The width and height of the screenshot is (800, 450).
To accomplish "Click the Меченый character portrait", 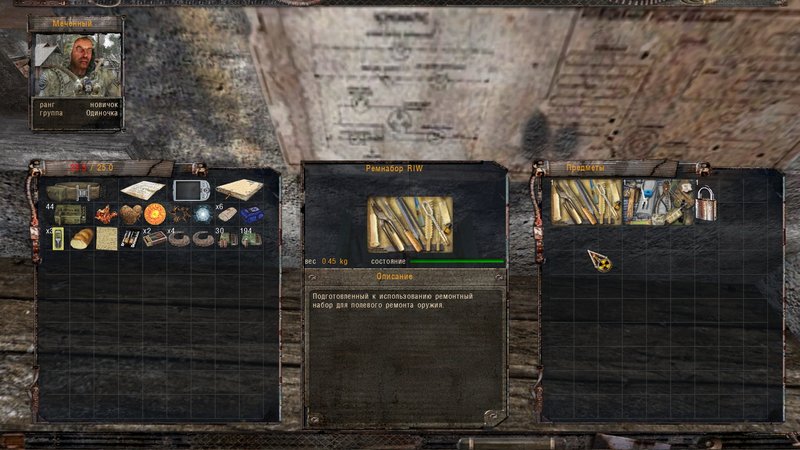I will coord(76,67).
